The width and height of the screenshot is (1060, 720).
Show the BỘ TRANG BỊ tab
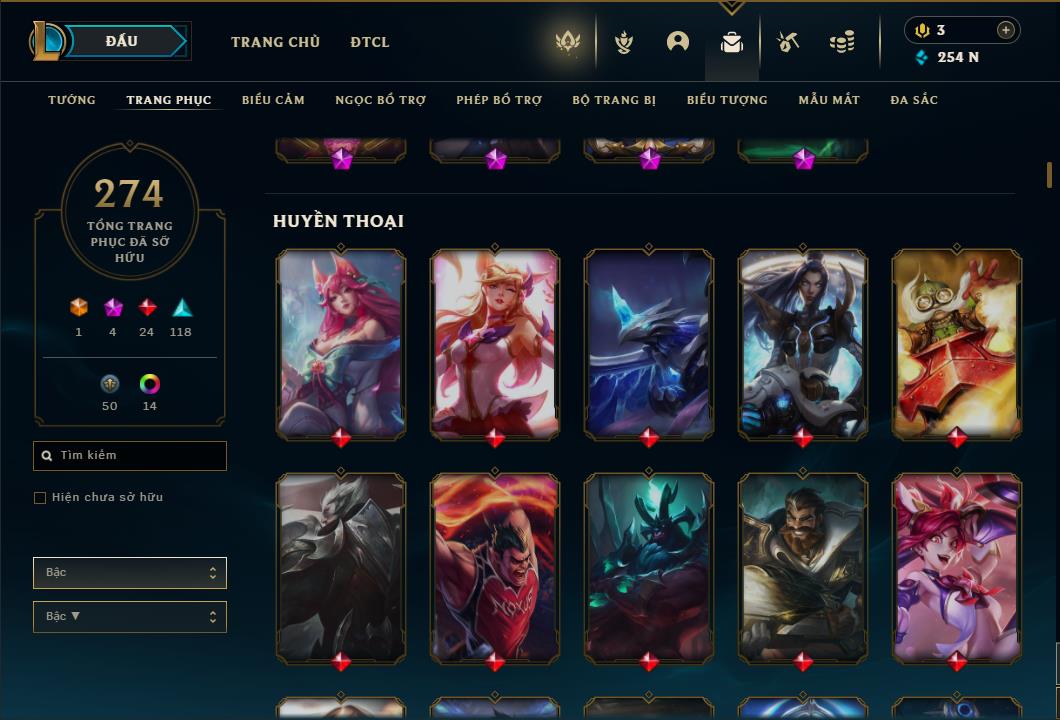coord(614,100)
